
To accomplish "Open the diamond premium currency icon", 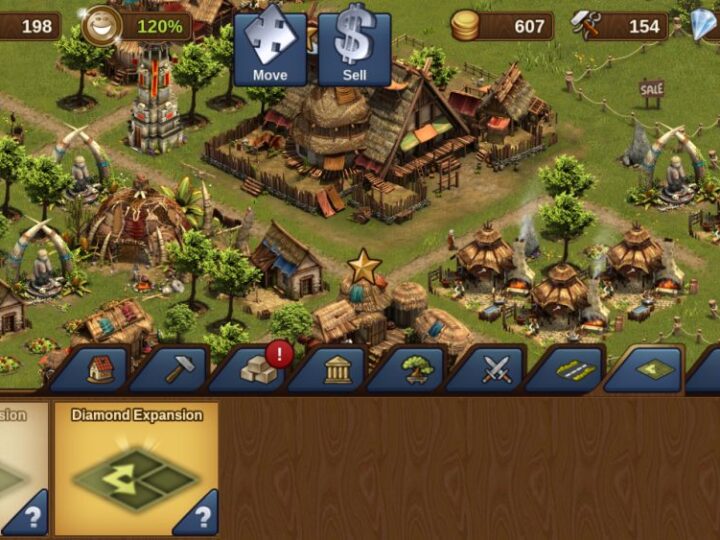I will tap(705, 24).
